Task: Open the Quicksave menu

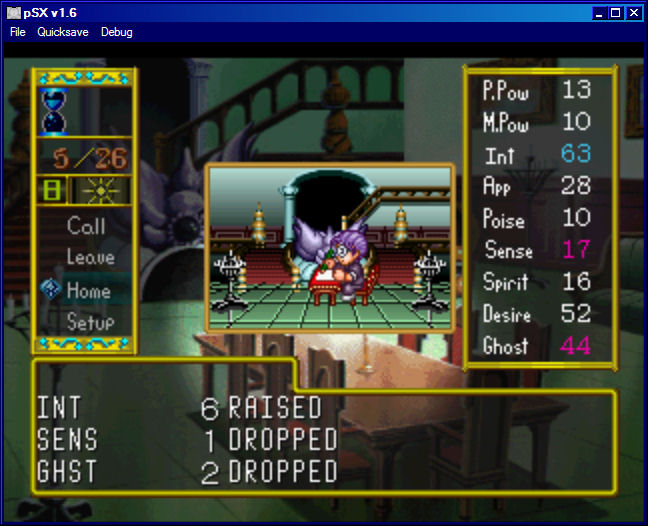Action: [63, 32]
